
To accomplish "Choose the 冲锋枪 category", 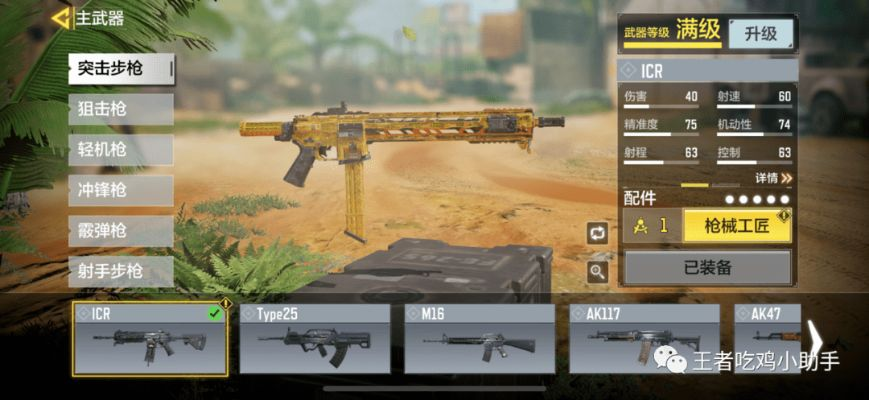I will (x=120, y=190).
